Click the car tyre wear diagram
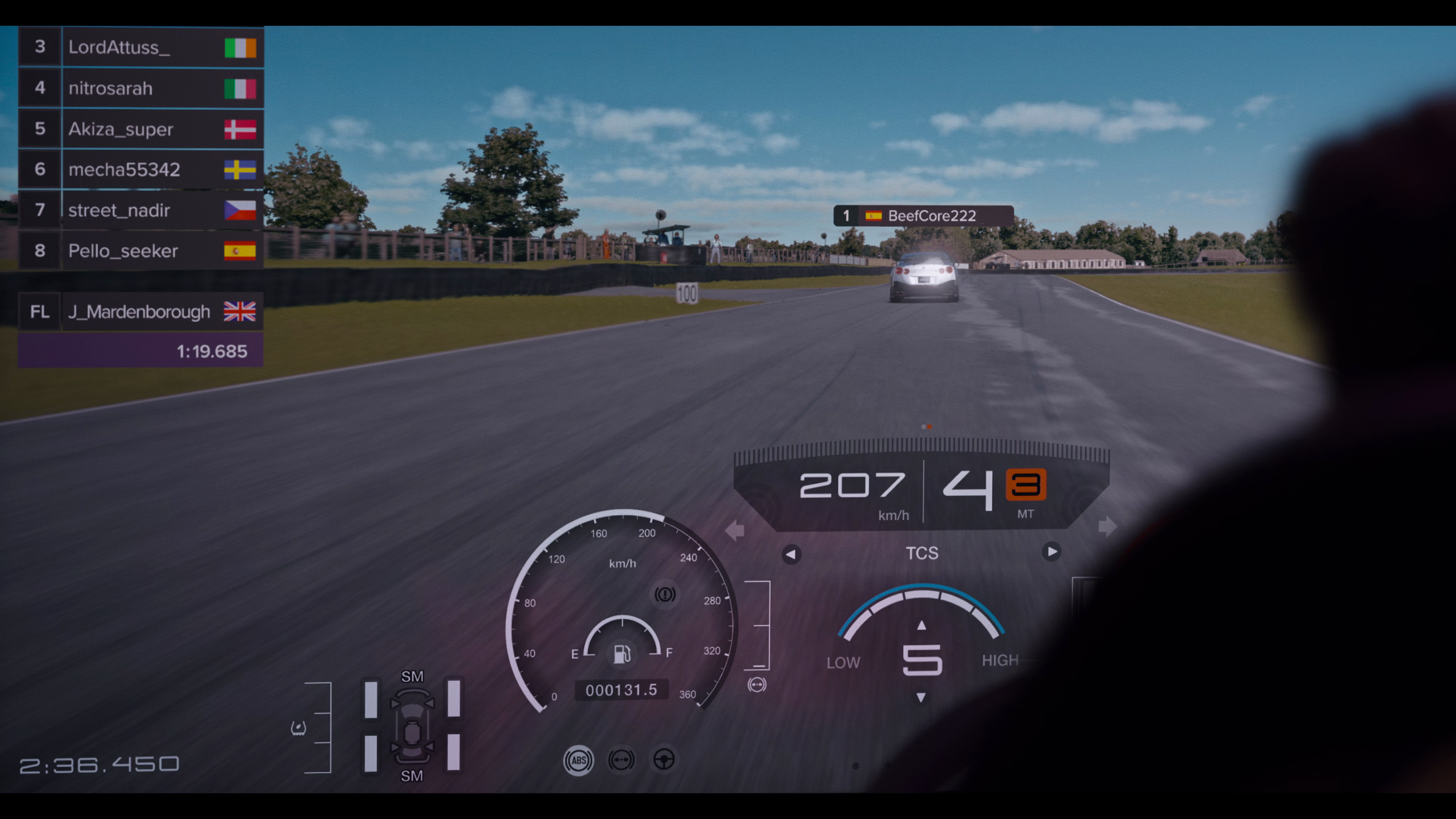 pos(412,727)
